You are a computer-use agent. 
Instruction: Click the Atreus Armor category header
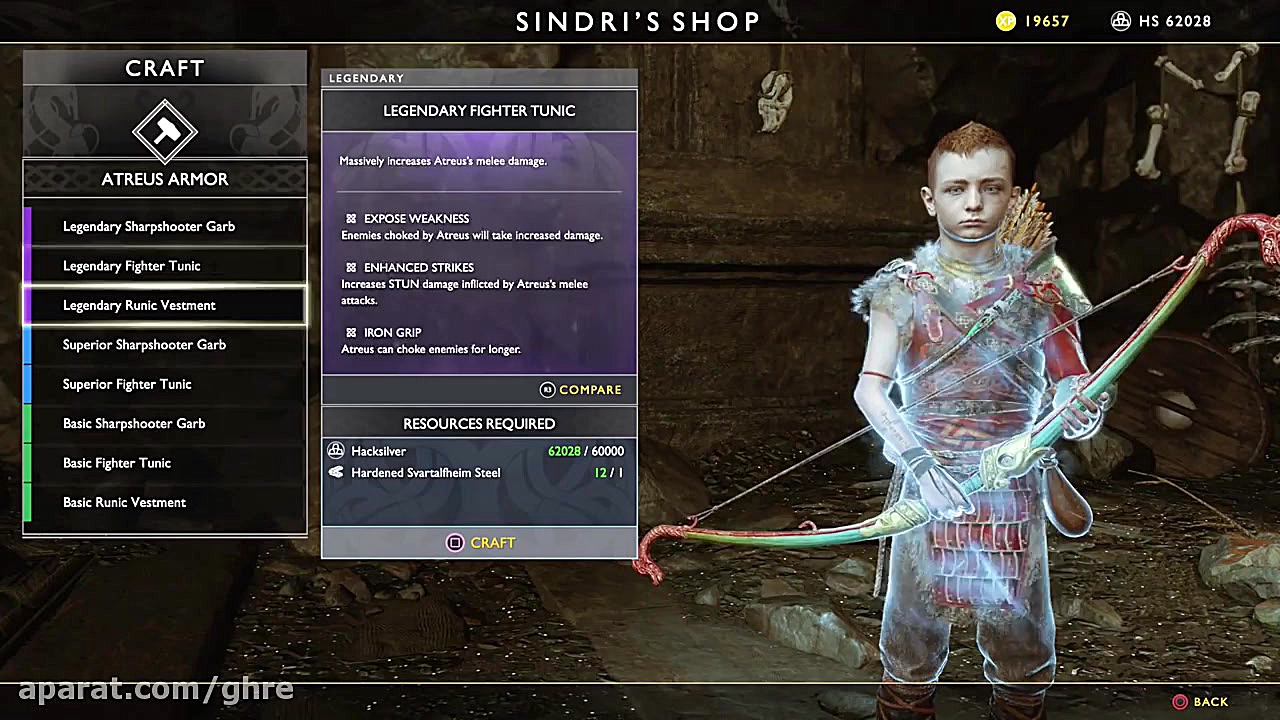point(164,179)
